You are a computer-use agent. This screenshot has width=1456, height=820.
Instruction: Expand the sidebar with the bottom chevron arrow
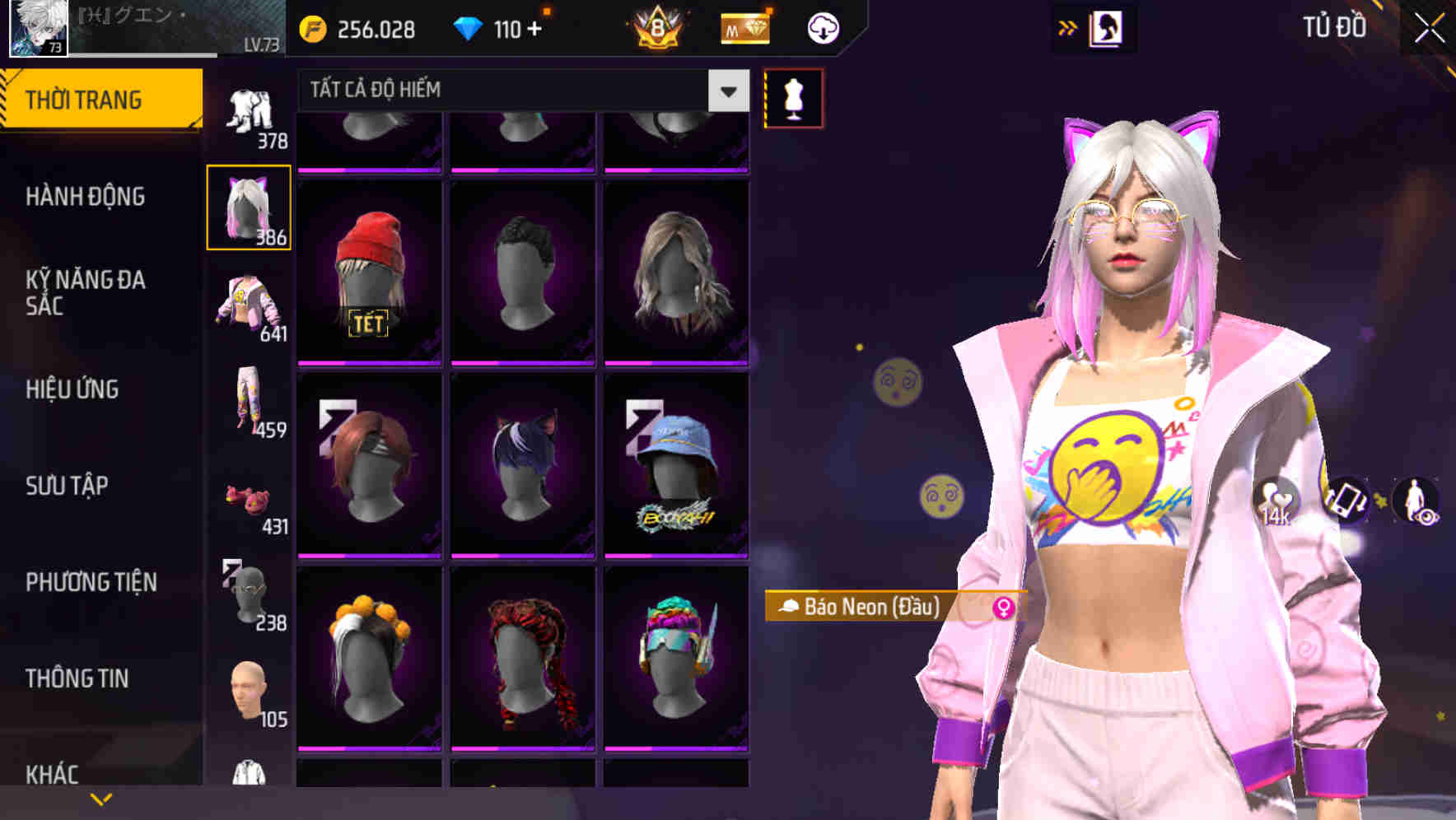[101, 797]
